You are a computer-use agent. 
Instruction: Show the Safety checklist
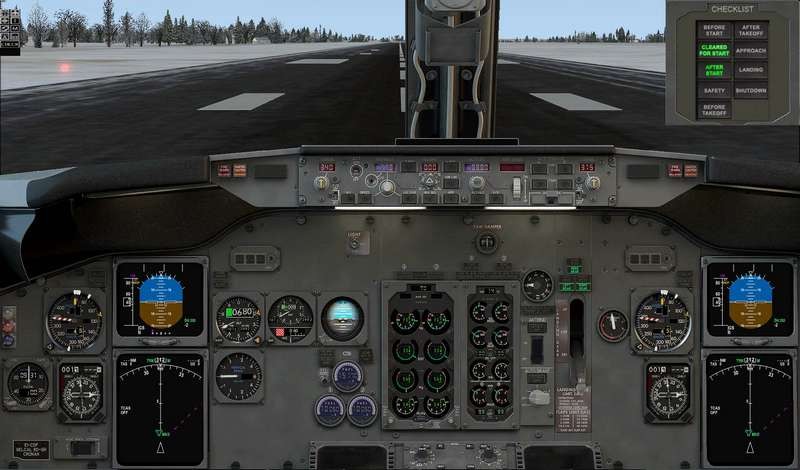(x=714, y=91)
